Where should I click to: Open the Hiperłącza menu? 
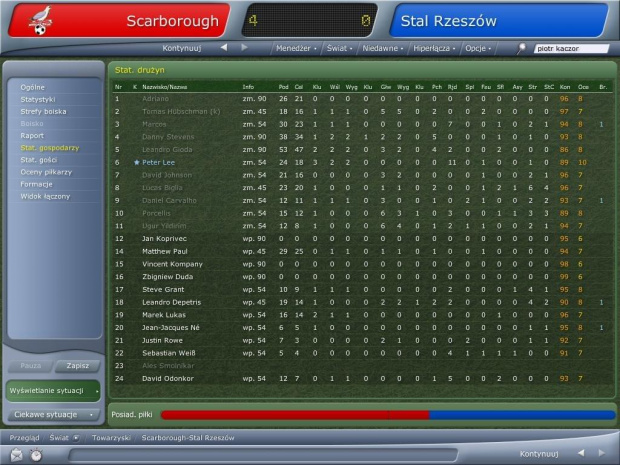(x=432, y=47)
